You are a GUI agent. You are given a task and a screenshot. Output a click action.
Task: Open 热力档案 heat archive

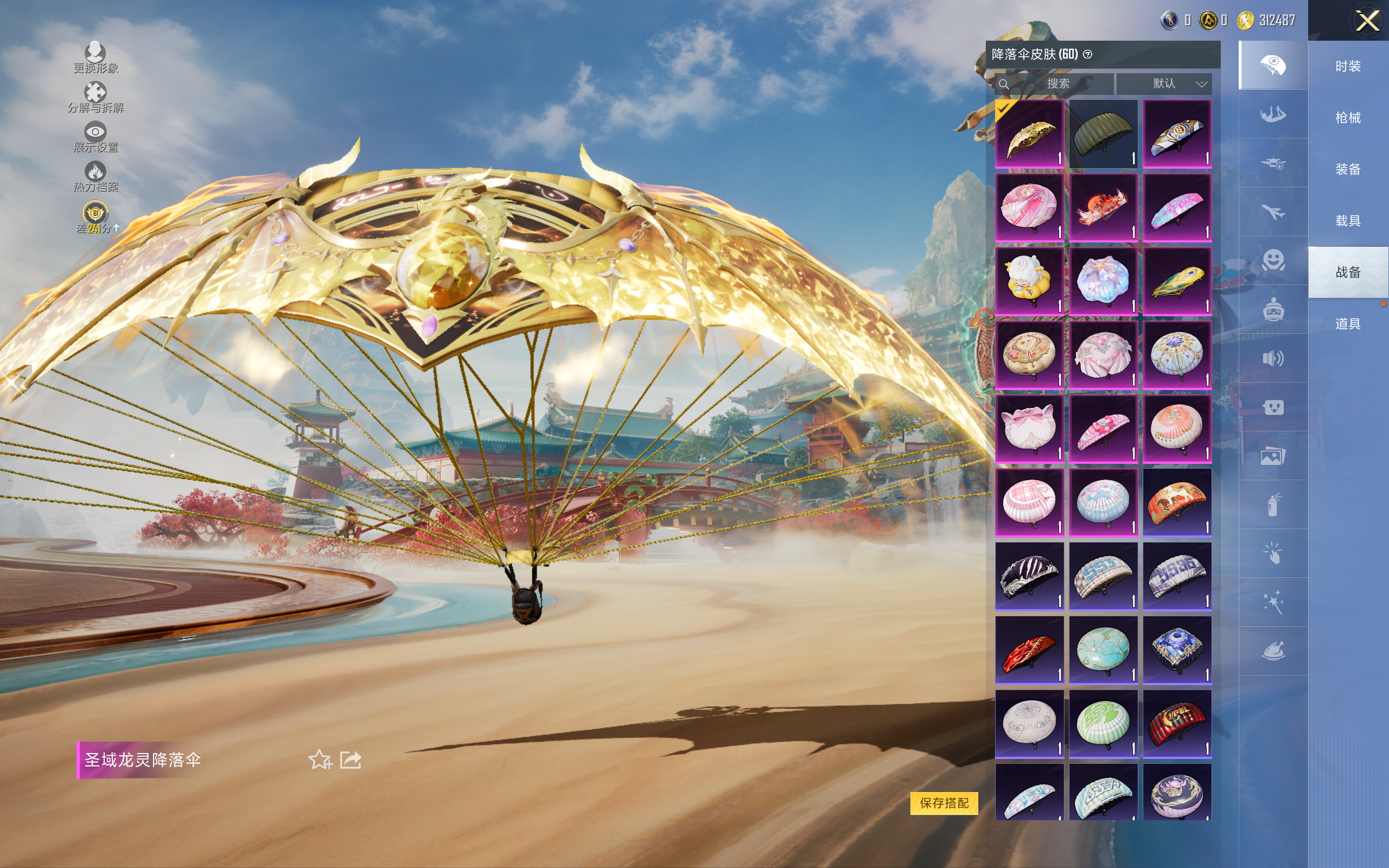click(x=95, y=176)
